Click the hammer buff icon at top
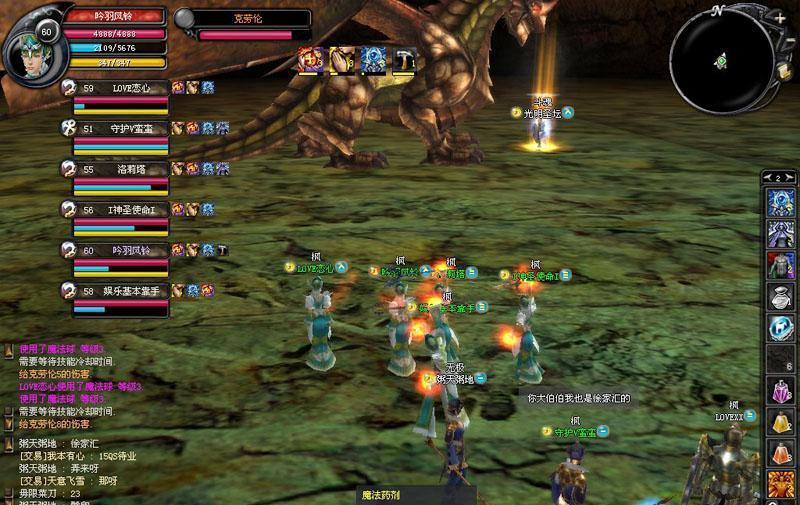 click(404, 60)
